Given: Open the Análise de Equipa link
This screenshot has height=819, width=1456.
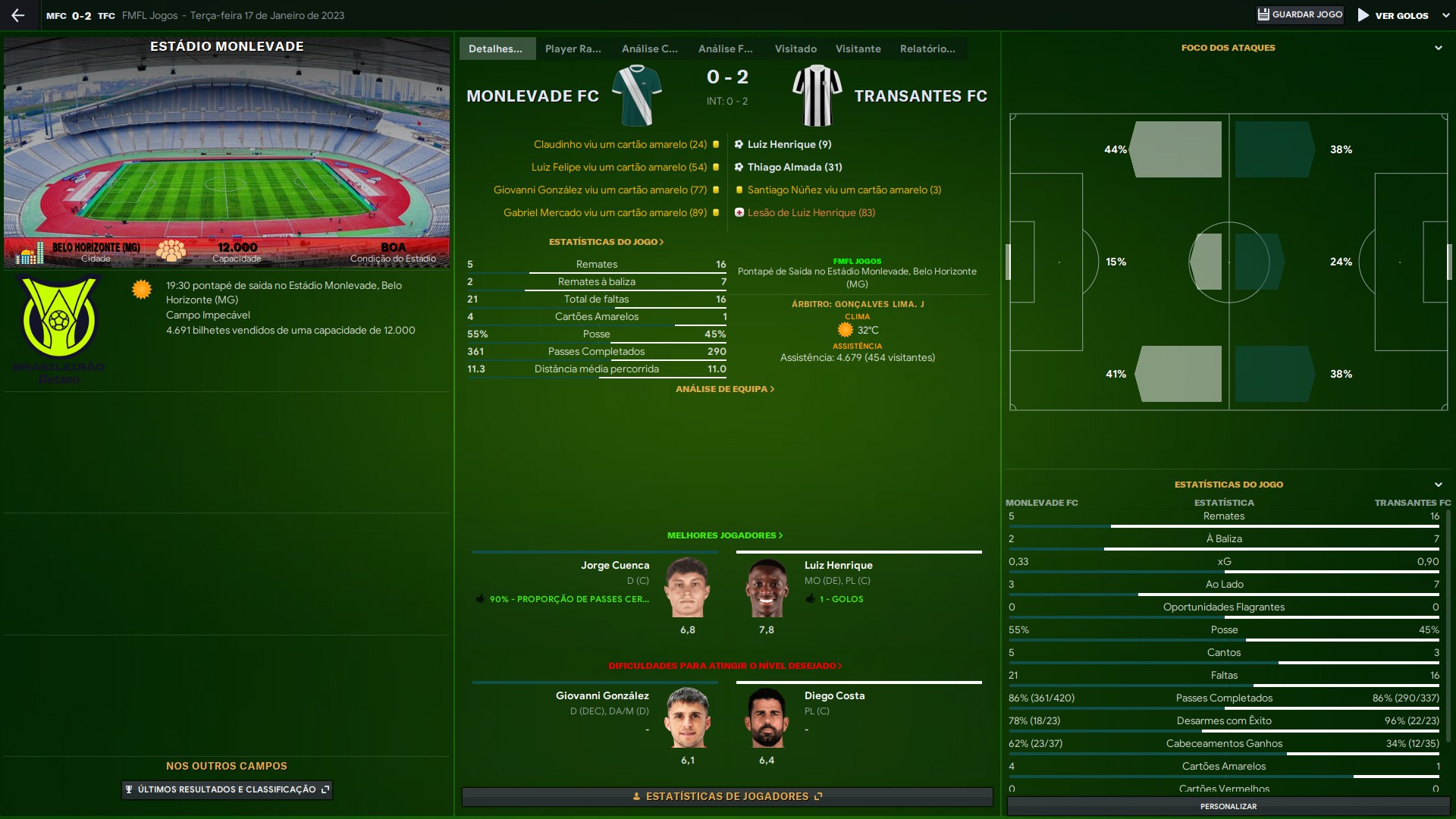Looking at the screenshot, I should click(x=725, y=389).
